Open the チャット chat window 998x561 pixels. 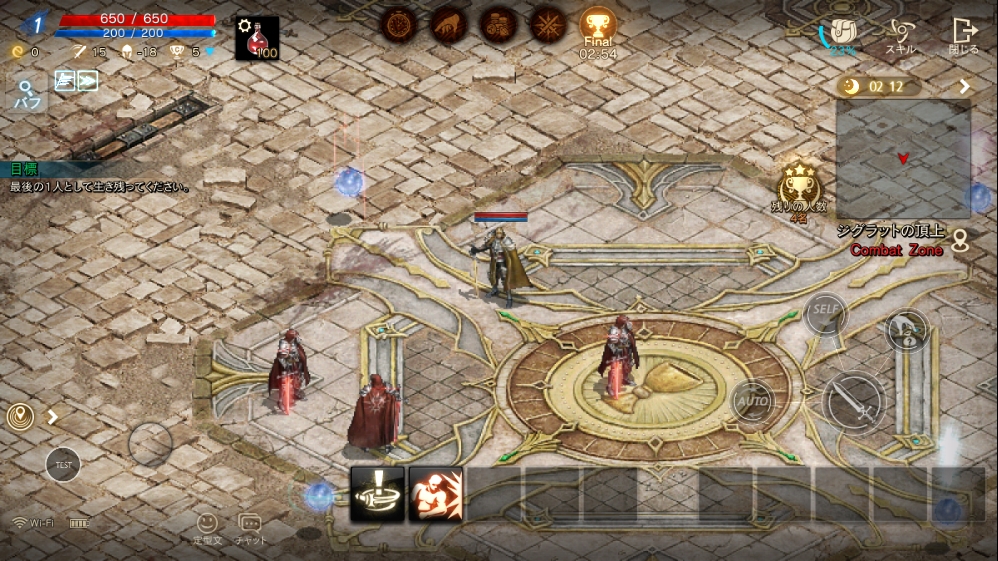click(x=250, y=527)
